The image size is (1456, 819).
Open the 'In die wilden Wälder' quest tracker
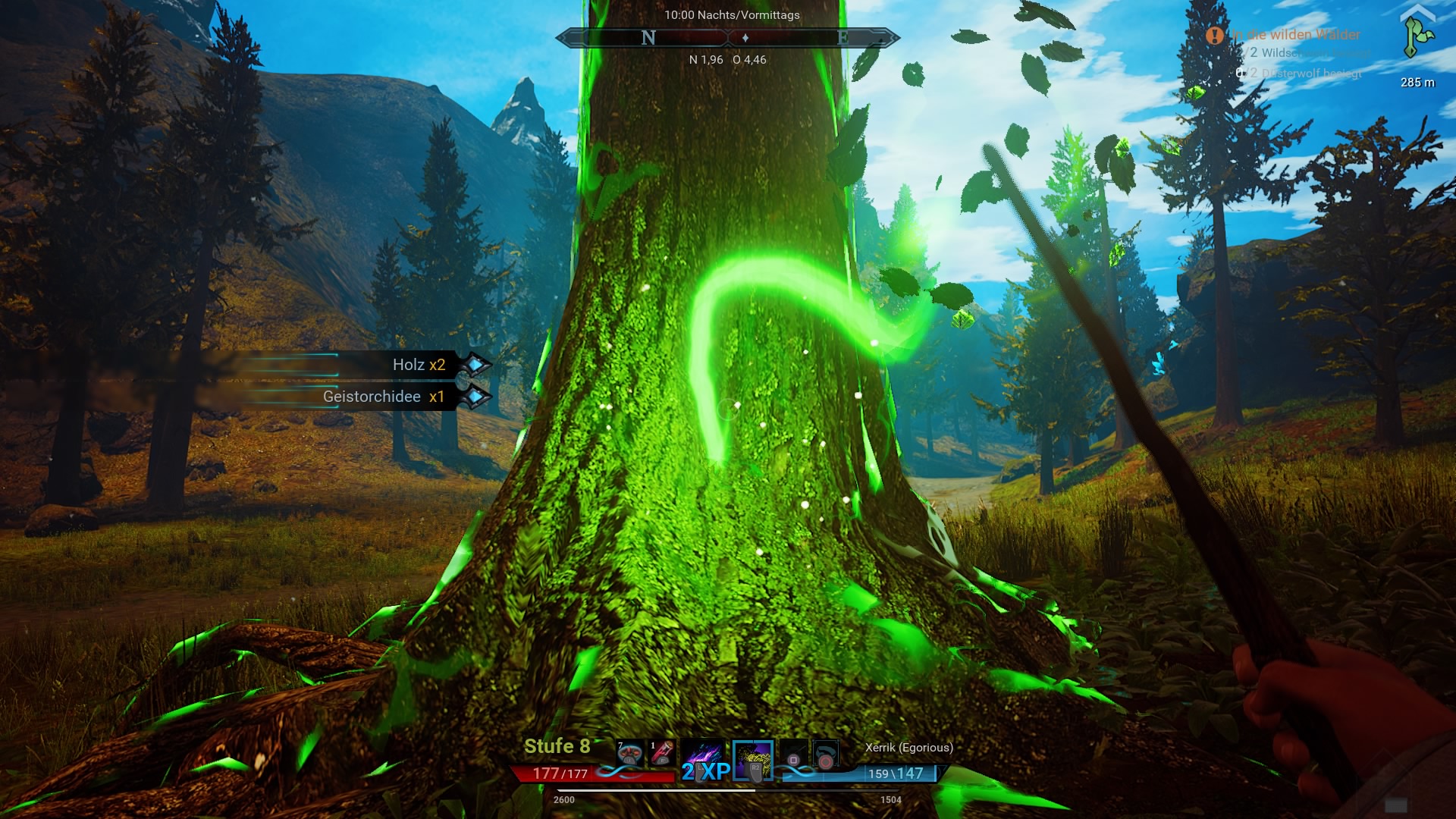tap(1295, 35)
